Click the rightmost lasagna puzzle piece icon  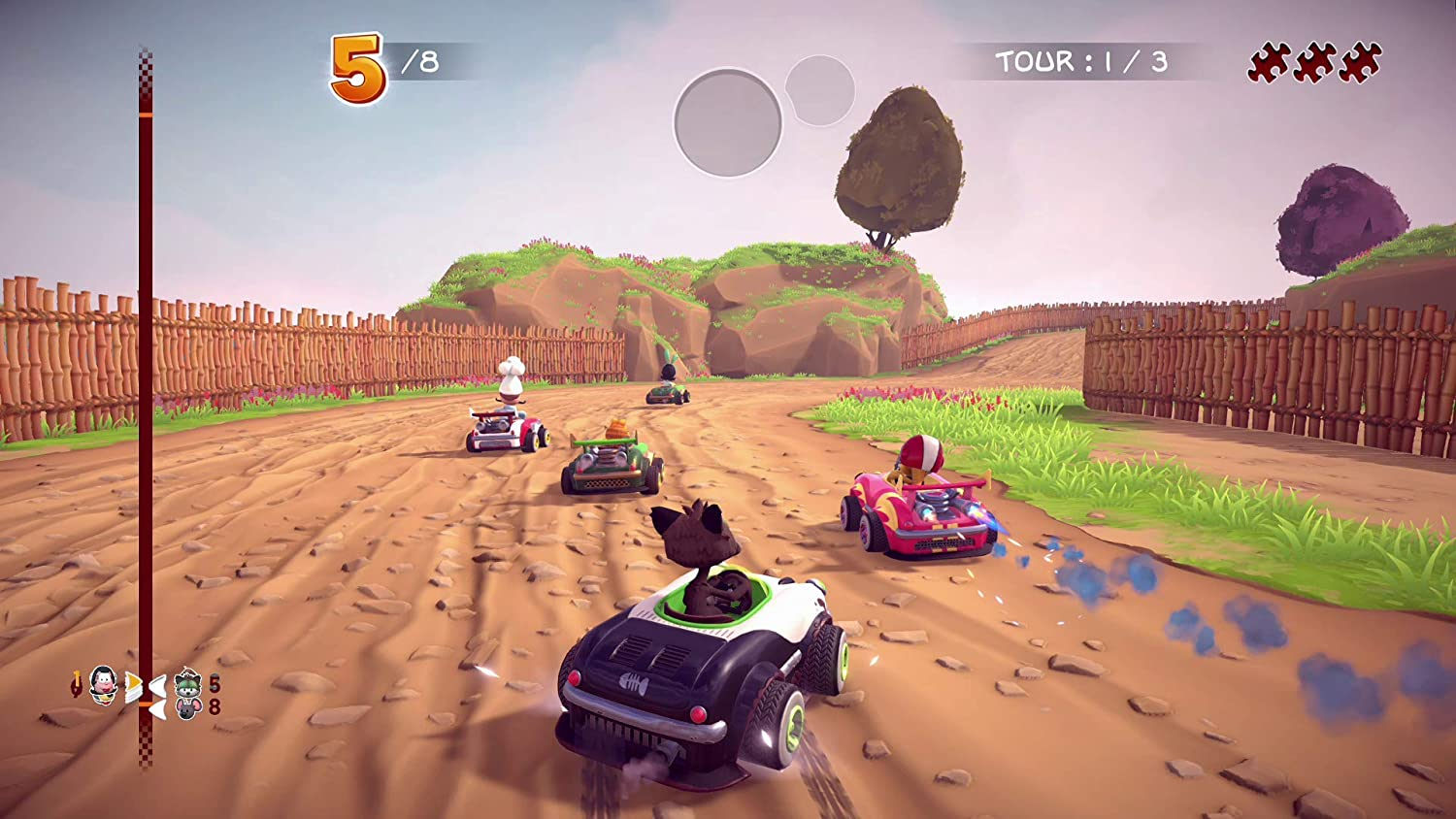click(1361, 60)
